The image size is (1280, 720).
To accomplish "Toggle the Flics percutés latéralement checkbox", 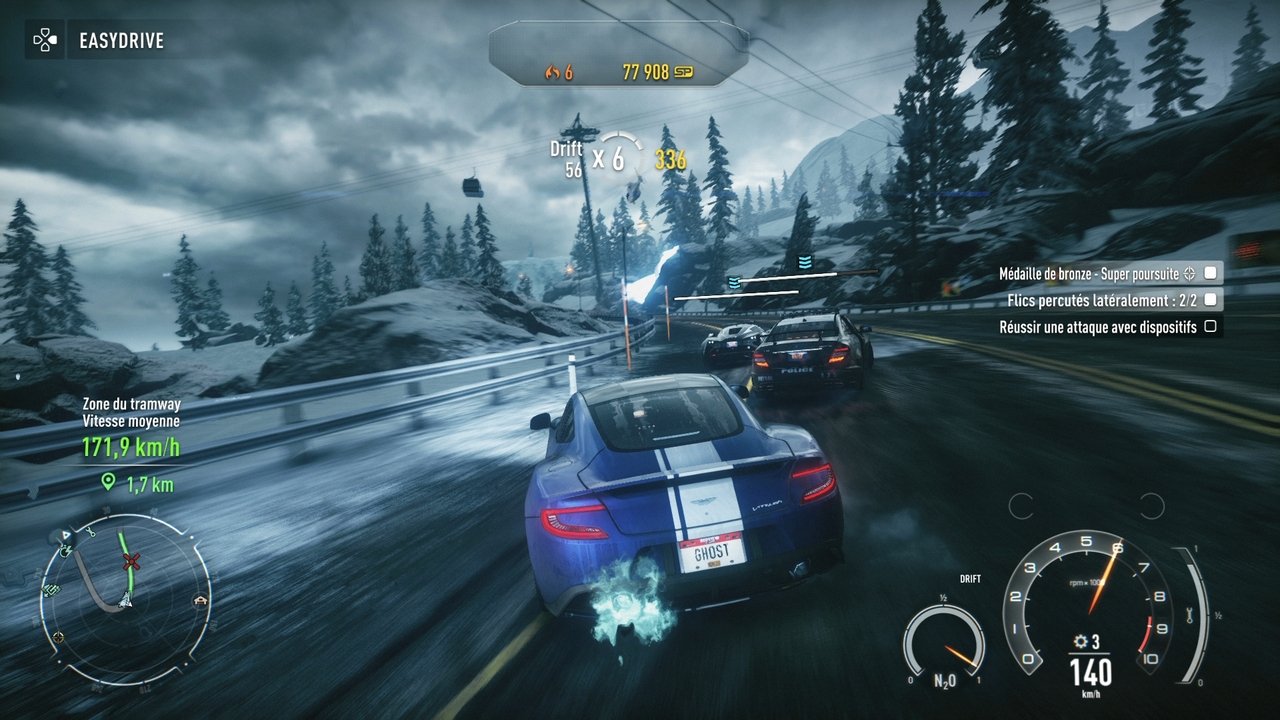I will click(x=1210, y=299).
